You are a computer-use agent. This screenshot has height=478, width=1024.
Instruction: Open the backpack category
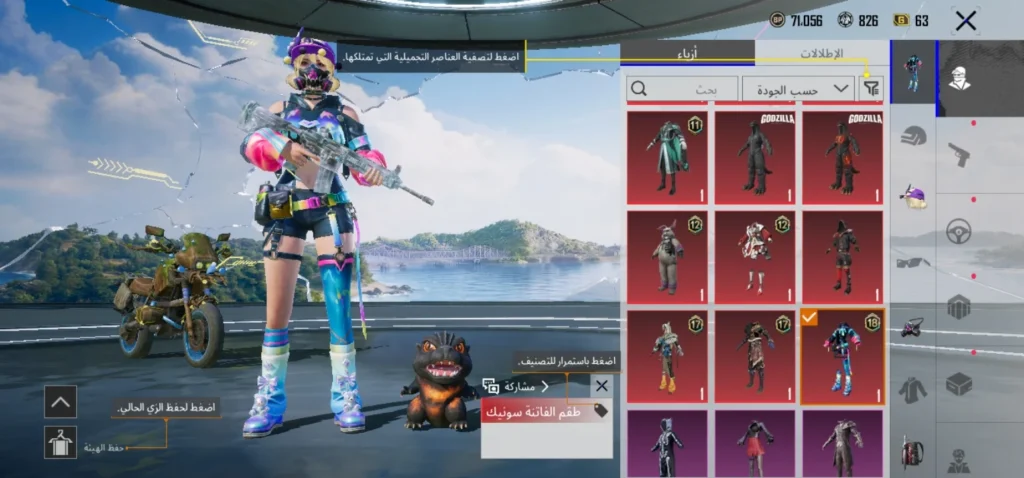tap(913, 452)
